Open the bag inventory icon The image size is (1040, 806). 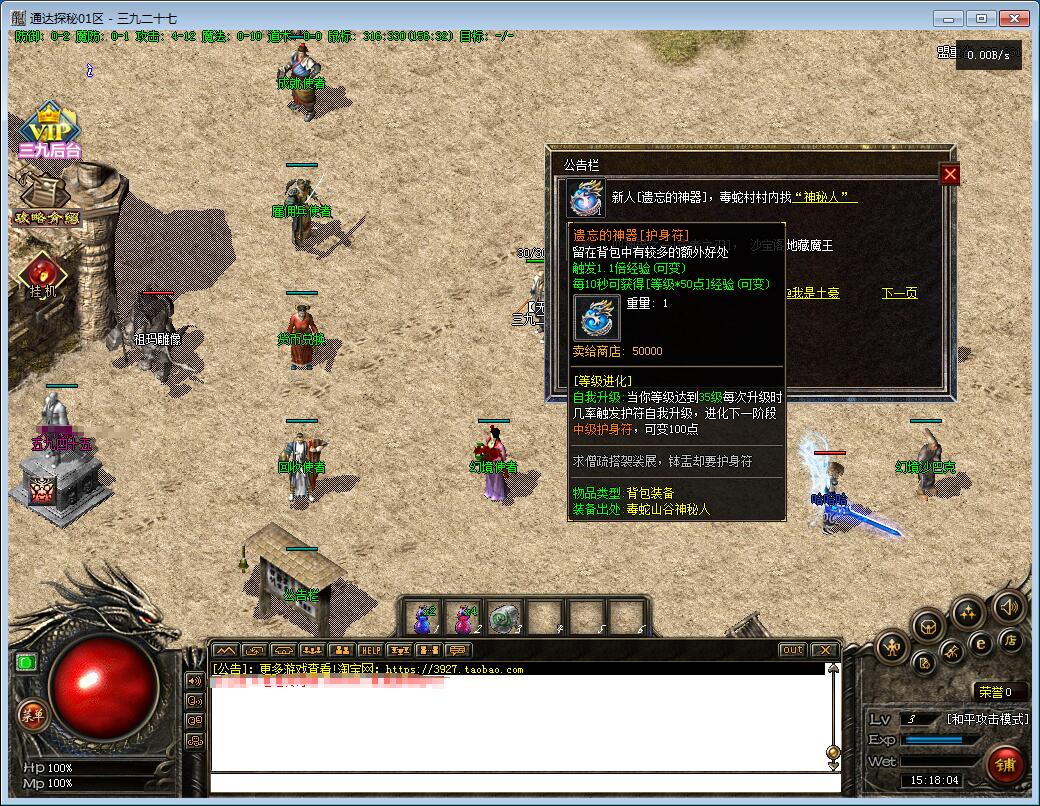[929, 627]
